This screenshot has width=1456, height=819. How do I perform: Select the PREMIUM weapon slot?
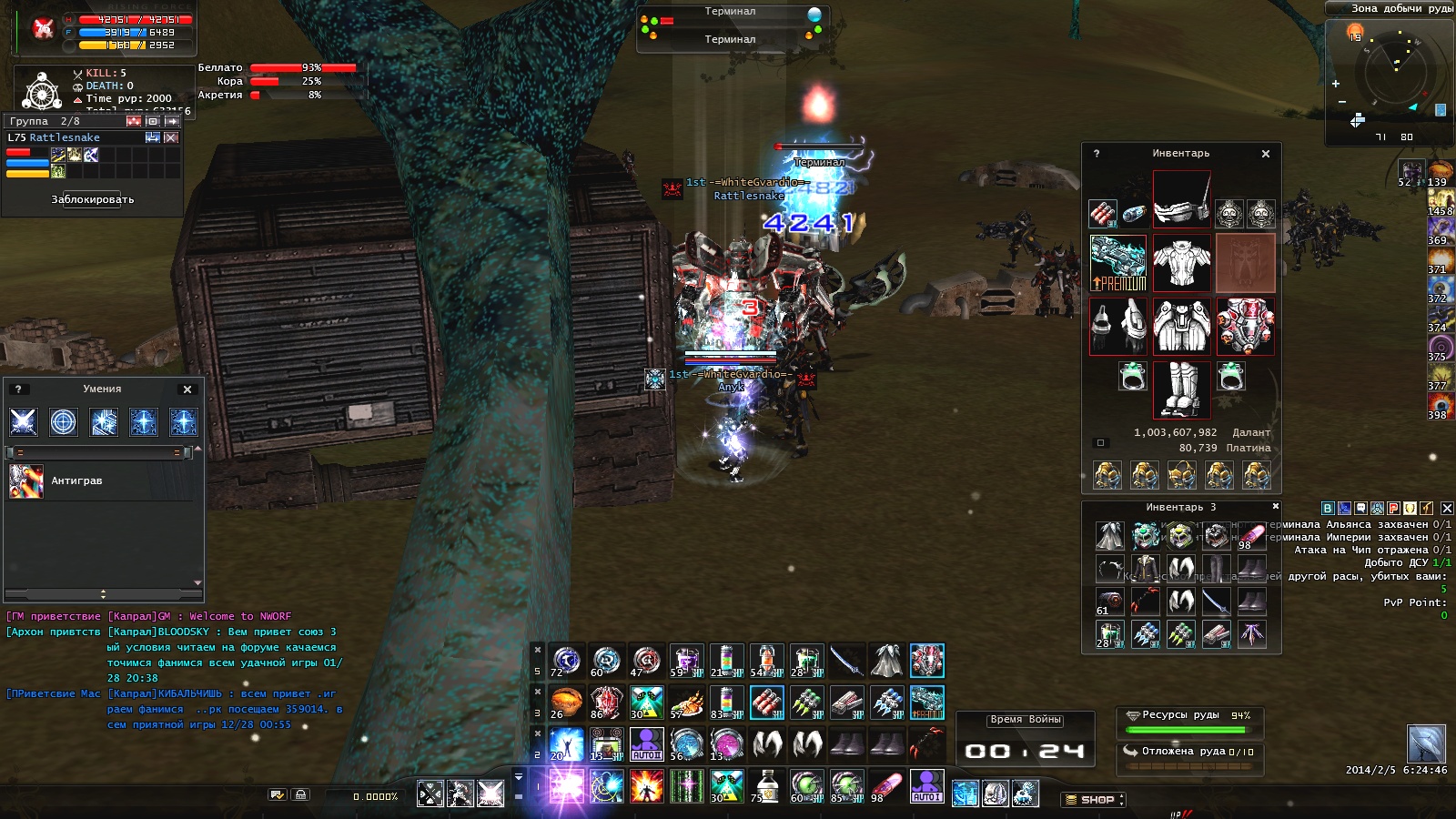(x=1118, y=263)
